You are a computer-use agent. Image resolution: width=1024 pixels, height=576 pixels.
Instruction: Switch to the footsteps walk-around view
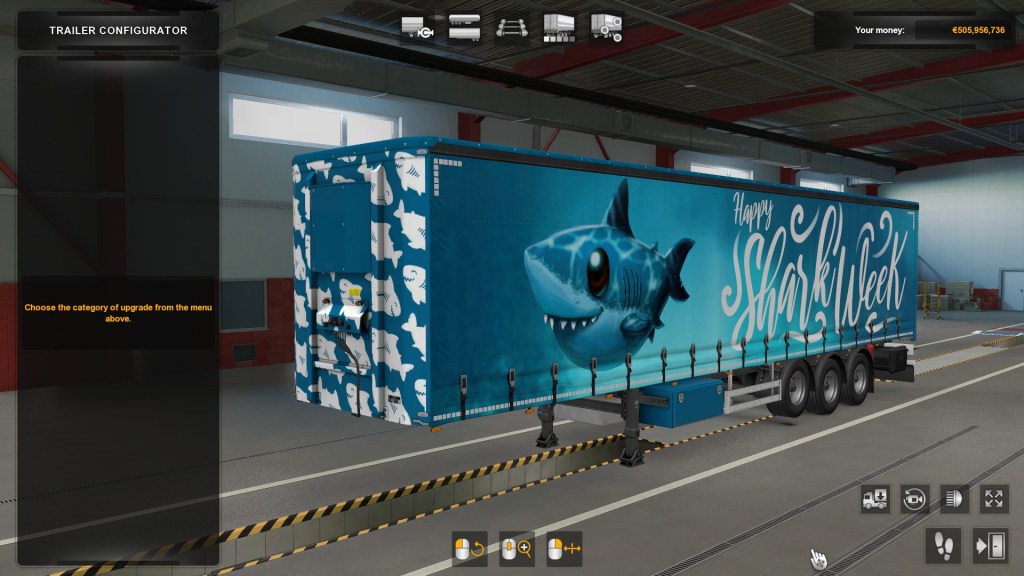[x=943, y=545]
